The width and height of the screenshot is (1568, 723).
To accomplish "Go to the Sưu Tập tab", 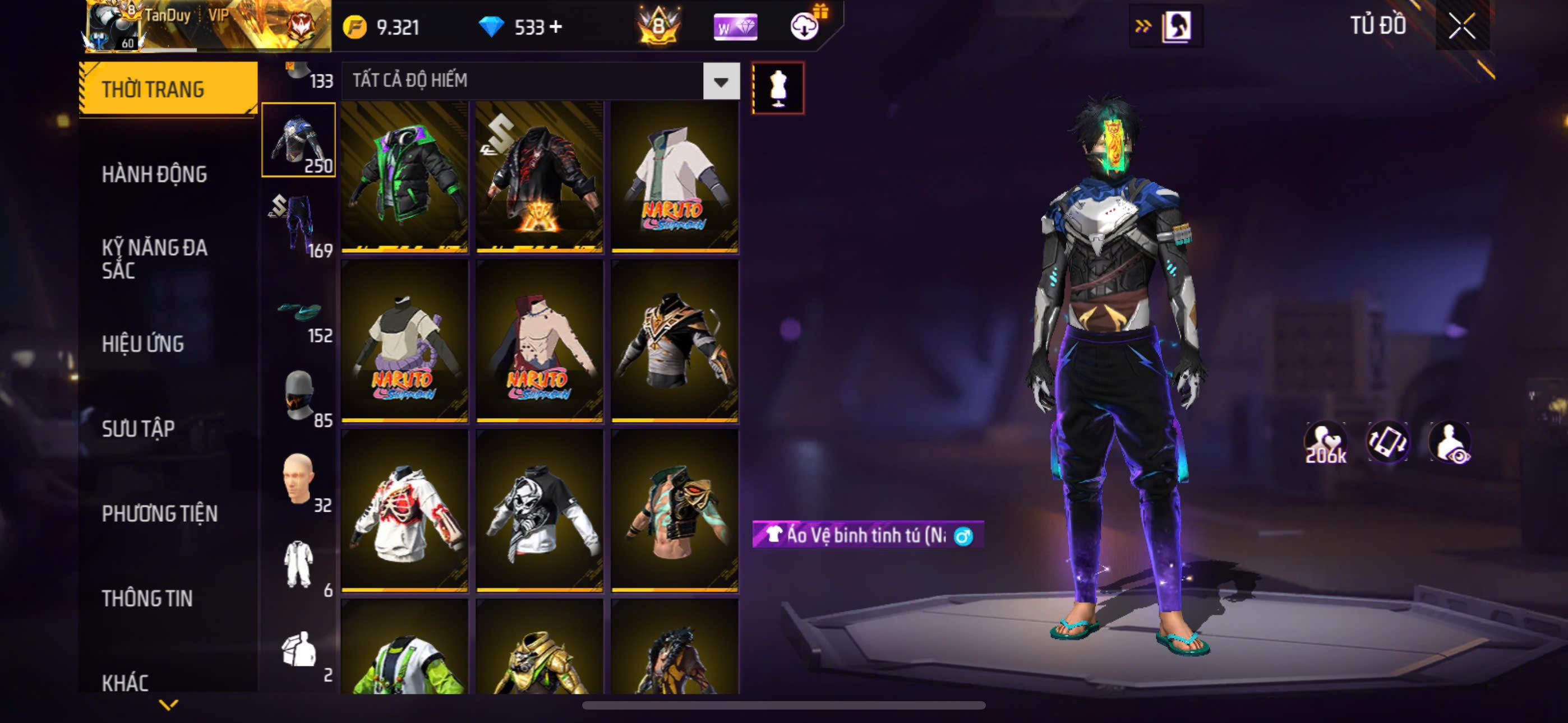I will click(138, 429).
